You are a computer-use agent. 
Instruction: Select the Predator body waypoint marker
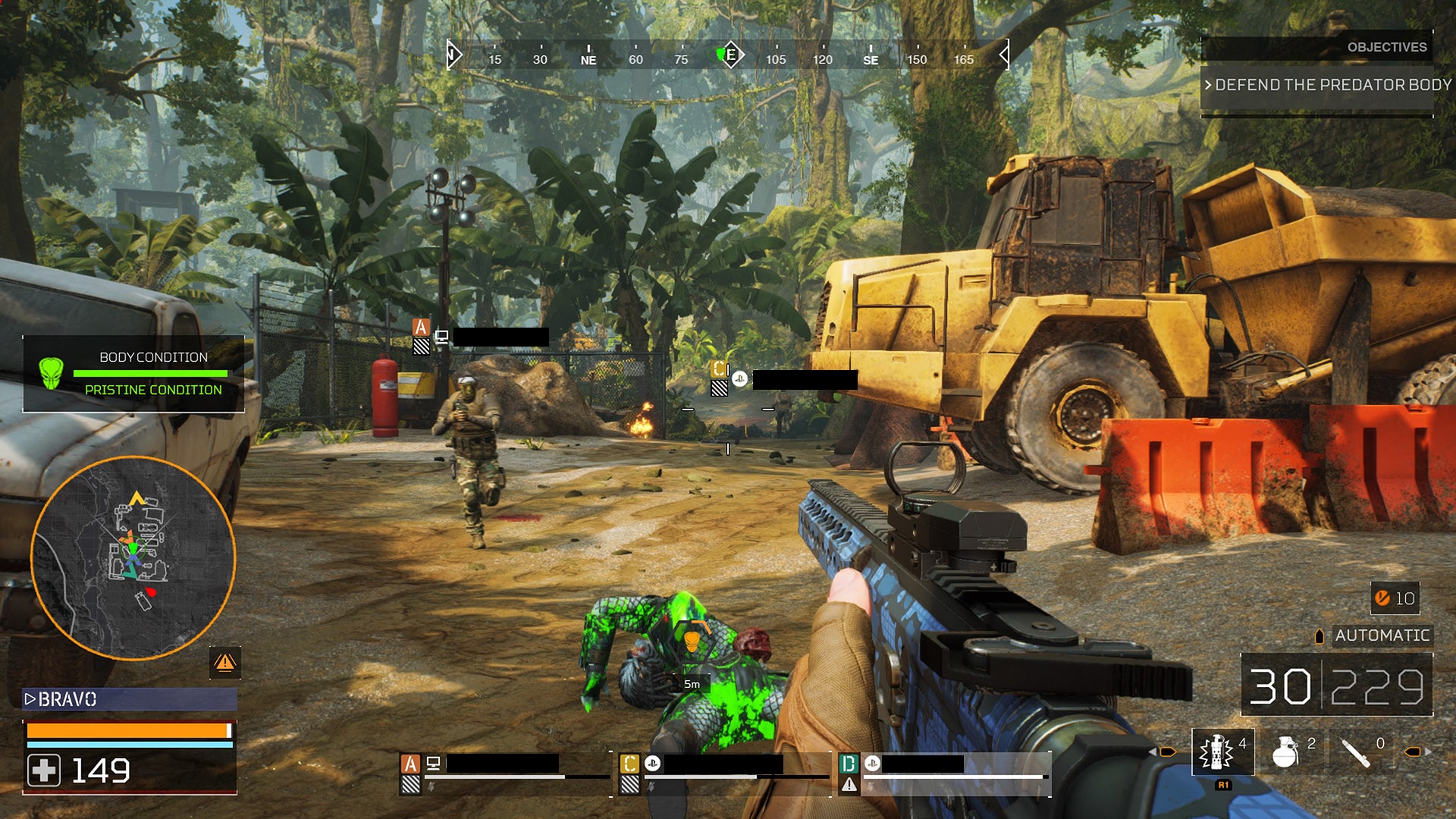point(692,641)
